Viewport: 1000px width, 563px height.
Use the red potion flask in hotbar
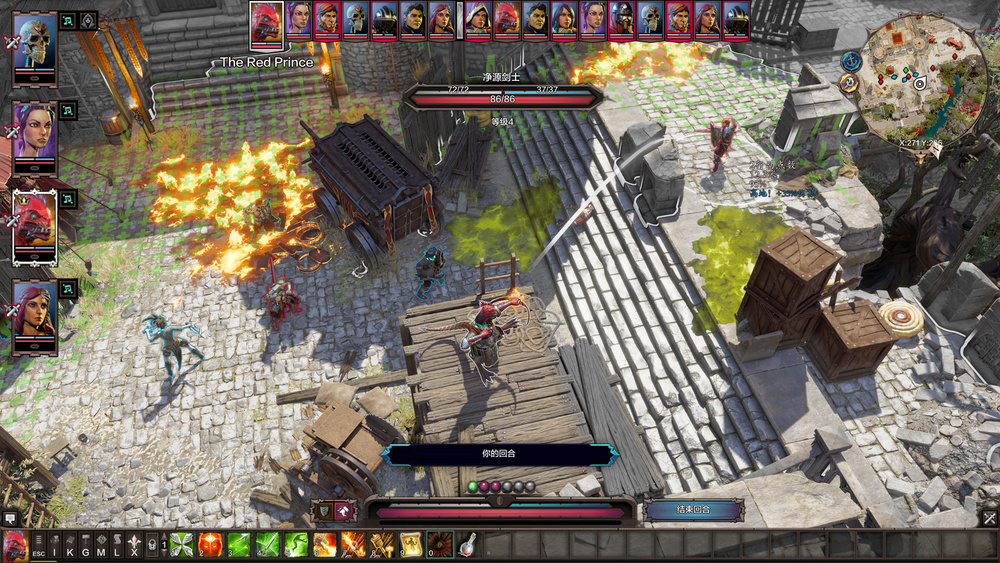[x=467, y=545]
